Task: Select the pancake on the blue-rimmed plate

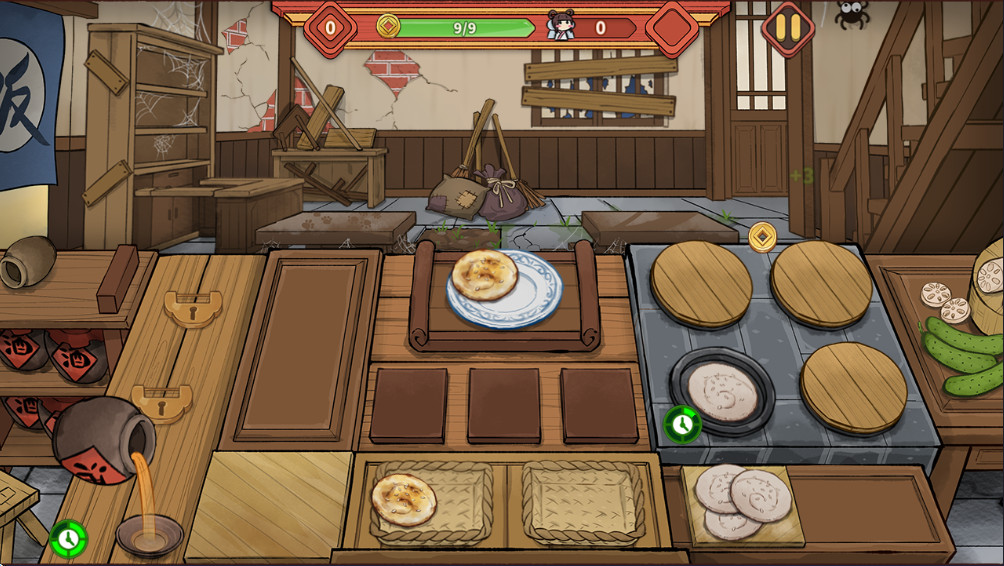Action: click(485, 276)
